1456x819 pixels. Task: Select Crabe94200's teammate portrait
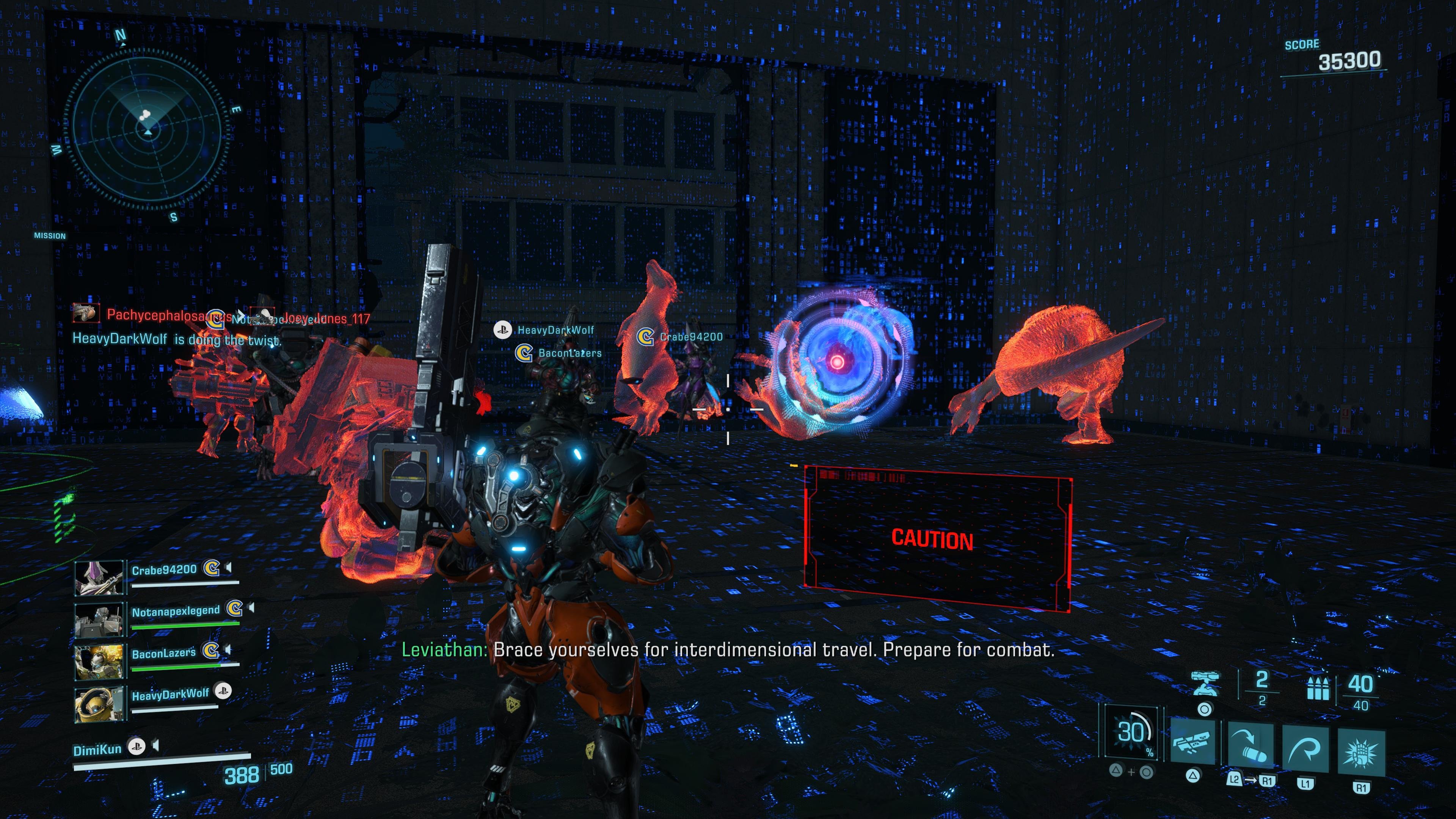tap(99, 577)
